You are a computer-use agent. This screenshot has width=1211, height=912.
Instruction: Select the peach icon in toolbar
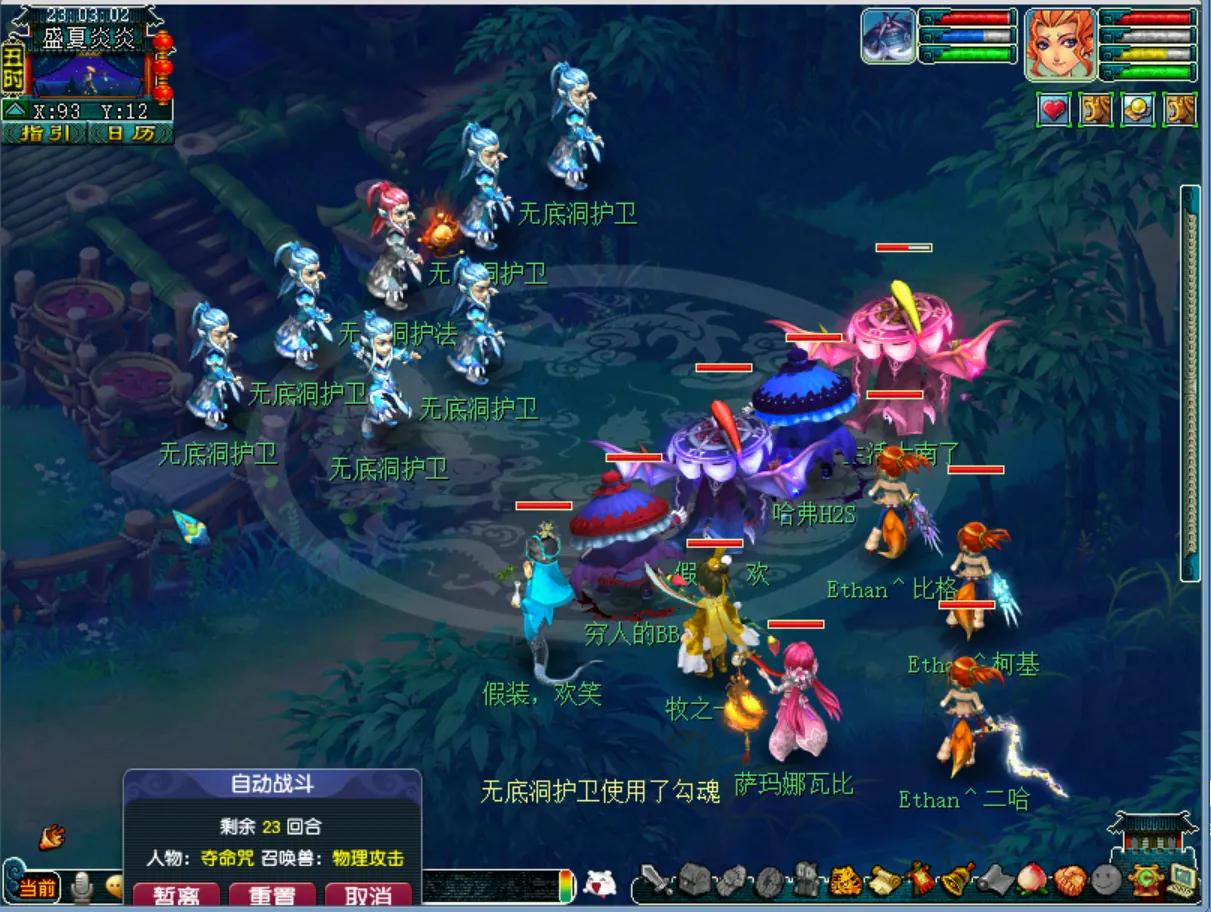(x=1034, y=880)
